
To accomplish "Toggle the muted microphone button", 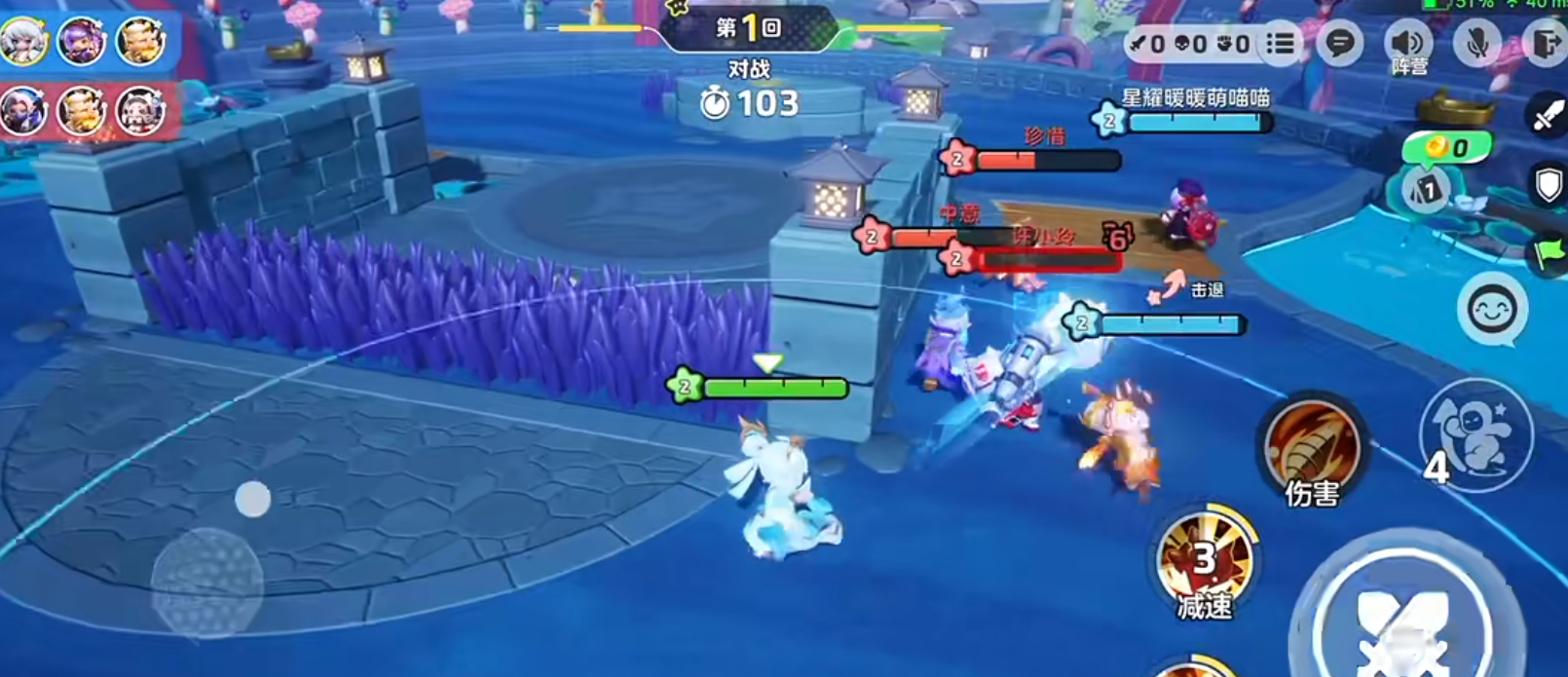I will 1477,44.
